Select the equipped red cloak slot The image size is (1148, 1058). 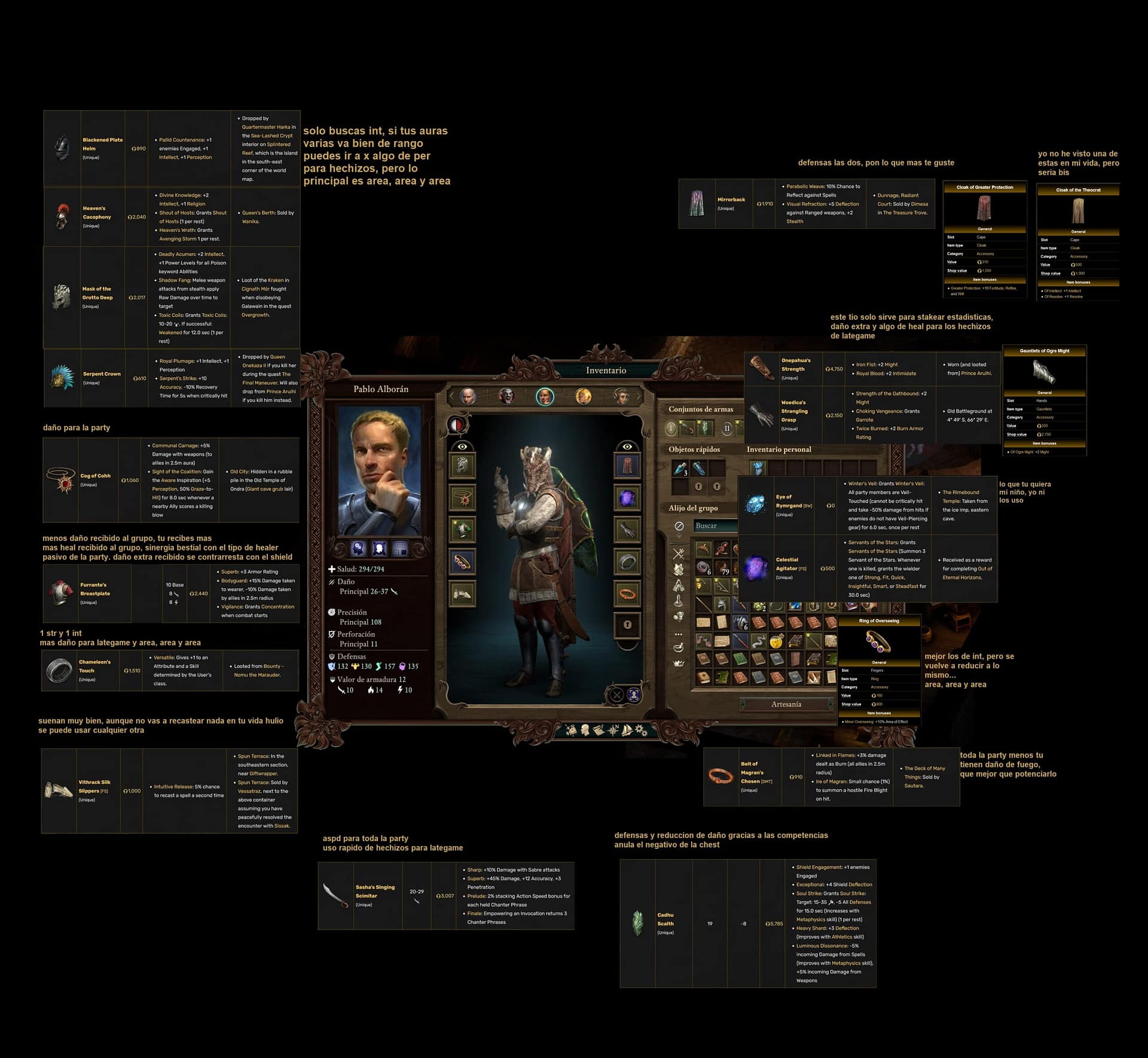click(x=627, y=466)
